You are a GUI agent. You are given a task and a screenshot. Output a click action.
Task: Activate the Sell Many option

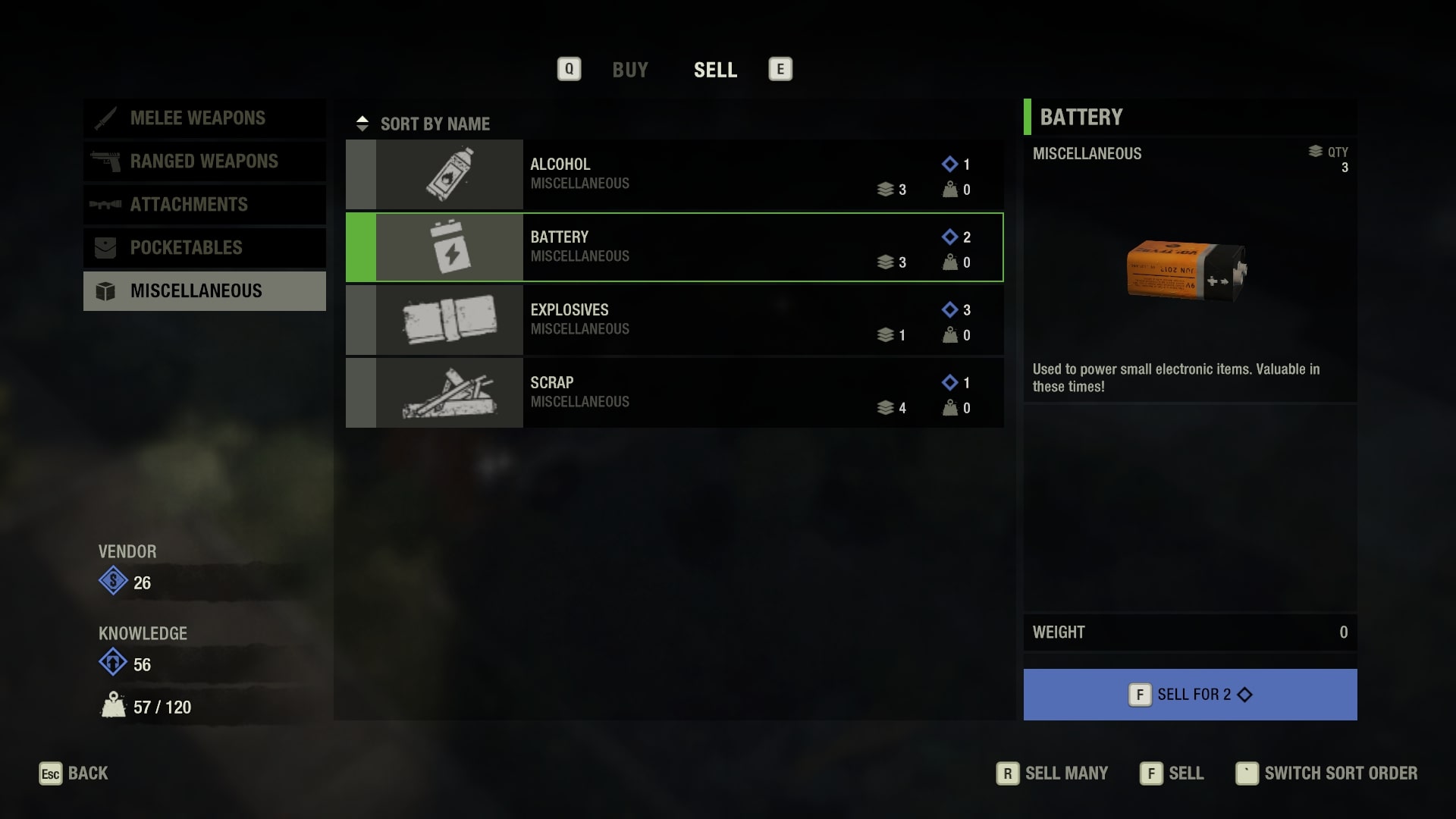[1053, 773]
